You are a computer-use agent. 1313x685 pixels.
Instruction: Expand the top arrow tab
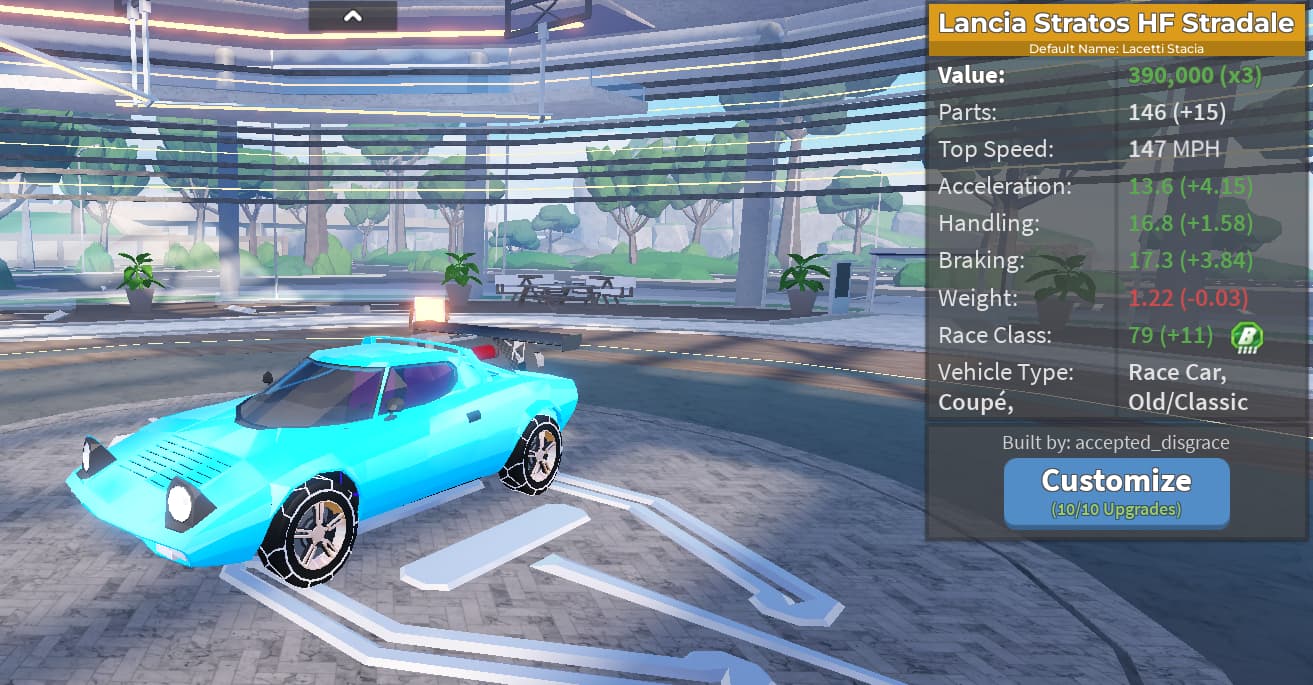coord(352,15)
